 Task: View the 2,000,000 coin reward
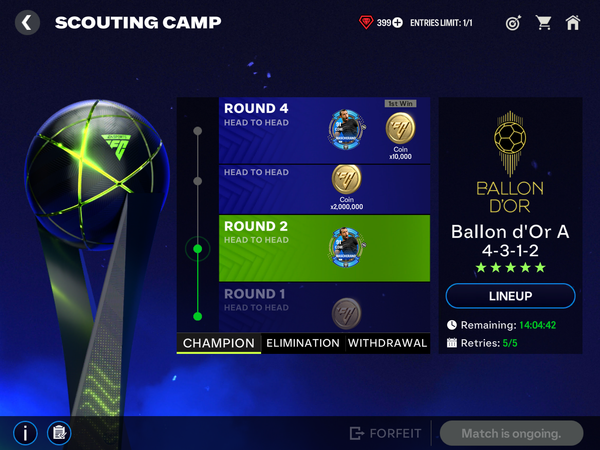click(345, 186)
